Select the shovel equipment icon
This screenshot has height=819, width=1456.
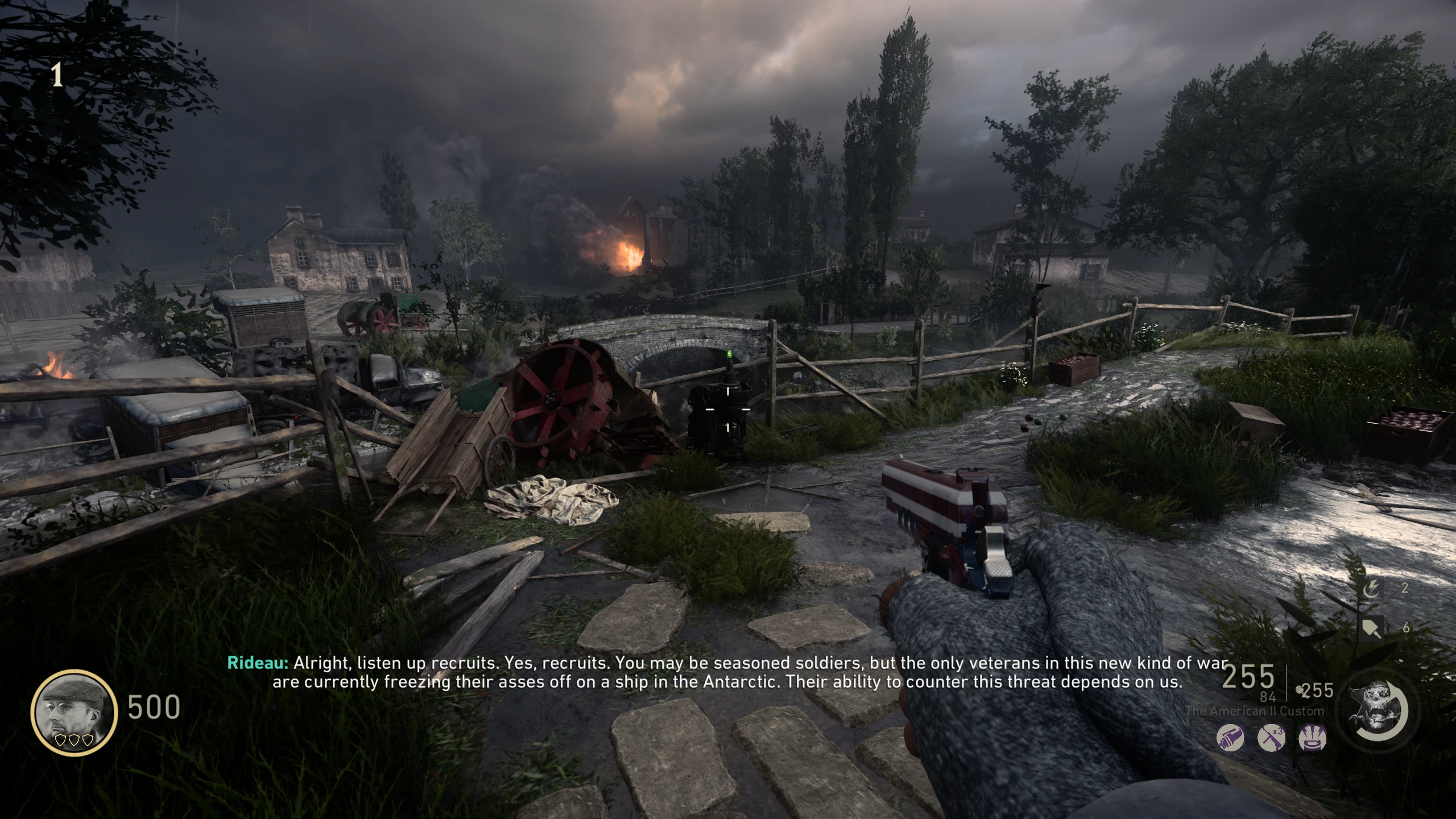point(1371,628)
